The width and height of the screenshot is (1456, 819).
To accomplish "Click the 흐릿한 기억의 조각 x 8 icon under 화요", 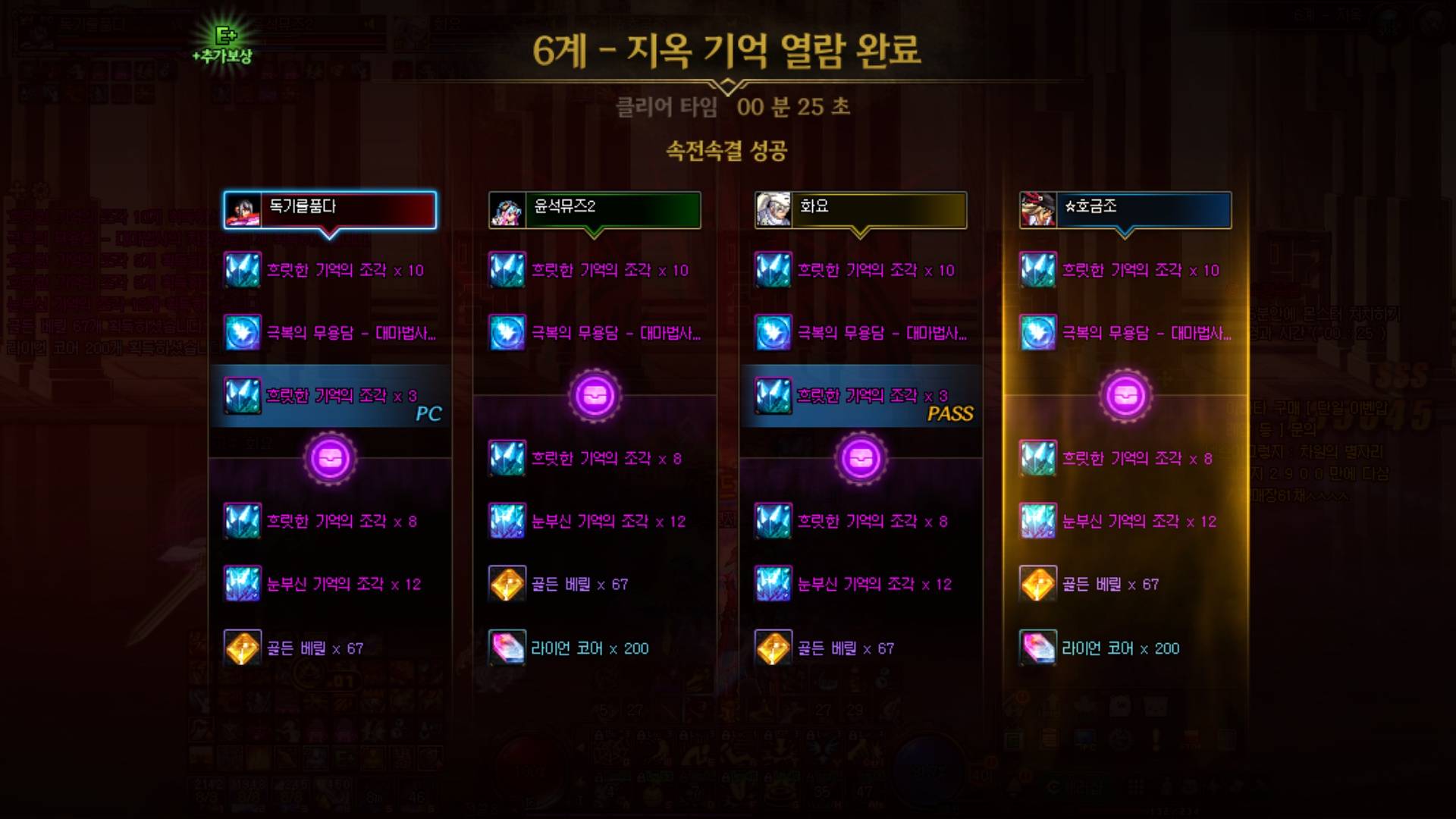I will coord(774,521).
